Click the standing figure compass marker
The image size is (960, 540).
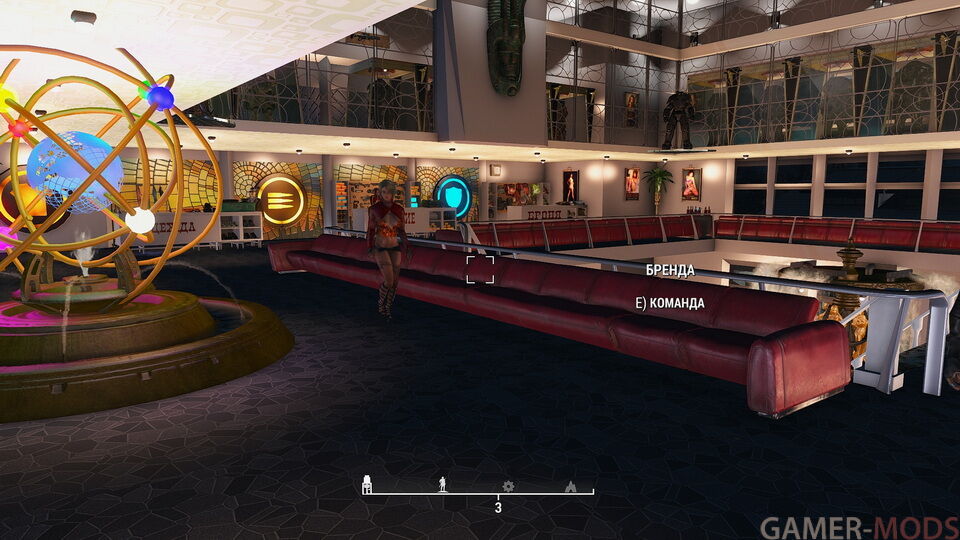(x=443, y=485)
